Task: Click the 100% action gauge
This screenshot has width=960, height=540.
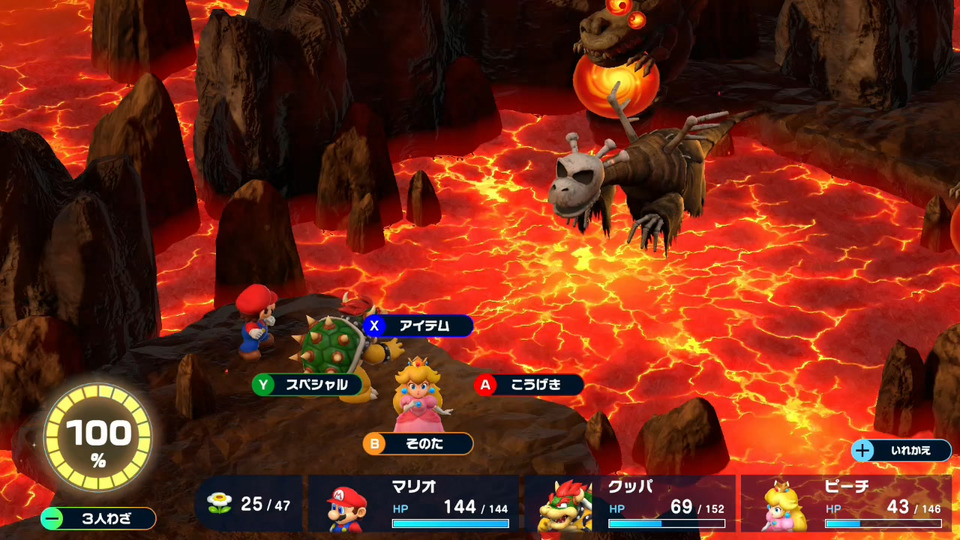Action: (x=98, y=436)
